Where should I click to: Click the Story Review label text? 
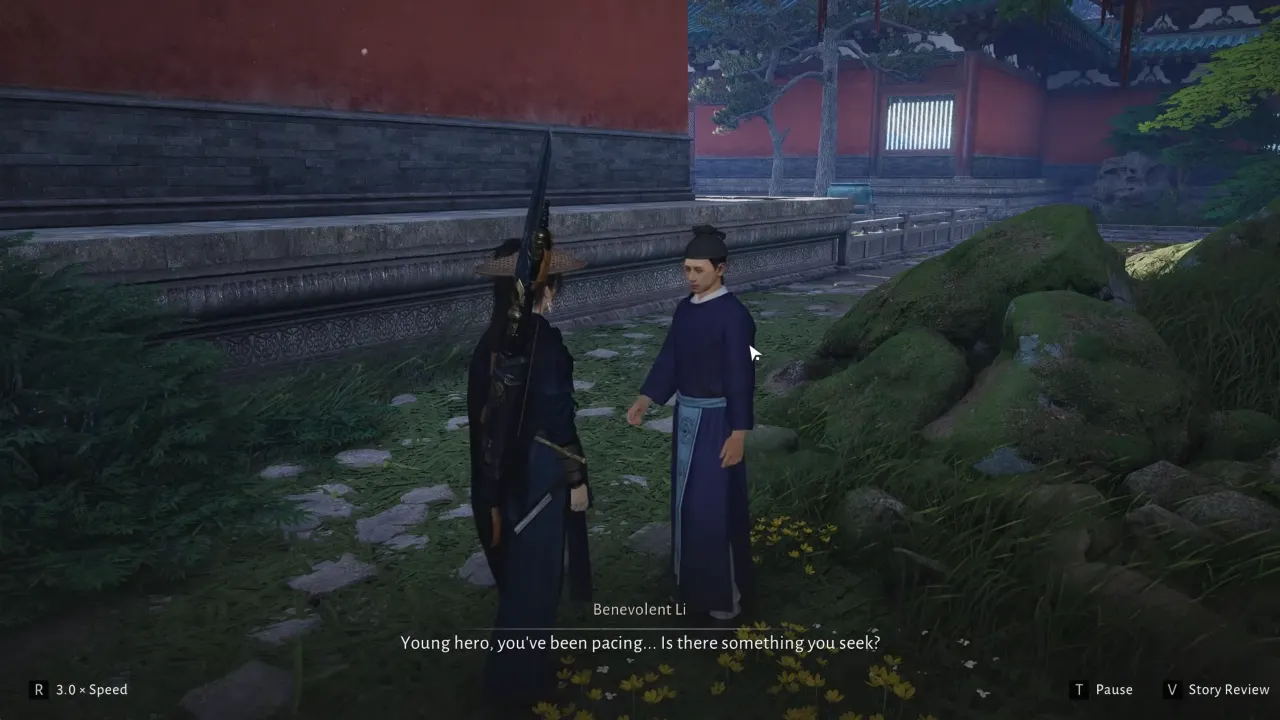pos(1228,689)
